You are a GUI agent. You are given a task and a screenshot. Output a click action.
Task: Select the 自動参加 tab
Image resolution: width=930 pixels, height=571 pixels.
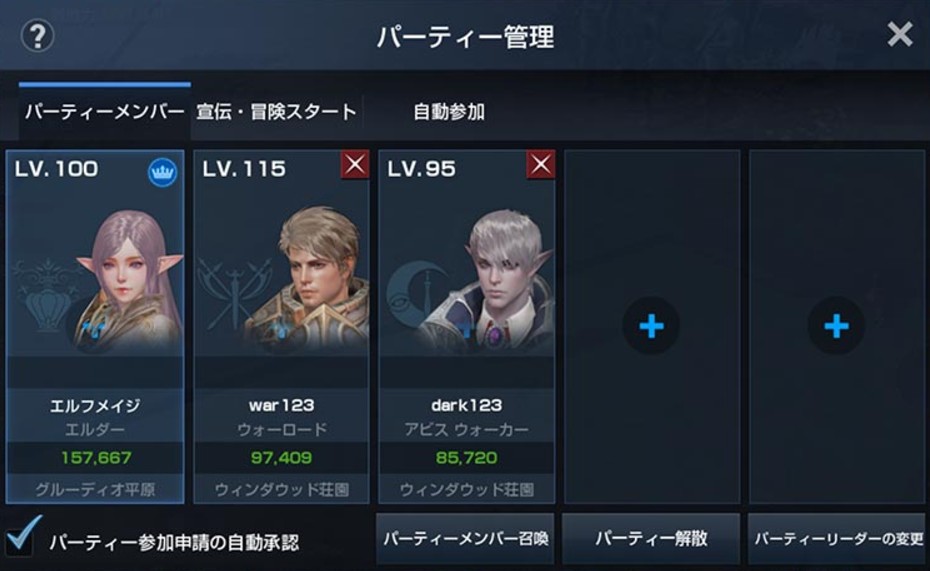point(449,112)
